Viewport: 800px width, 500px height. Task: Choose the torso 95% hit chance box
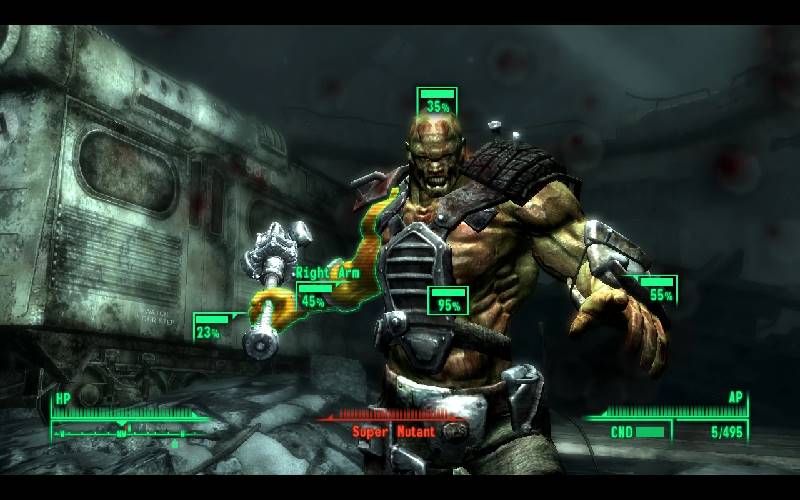point(447,301)
